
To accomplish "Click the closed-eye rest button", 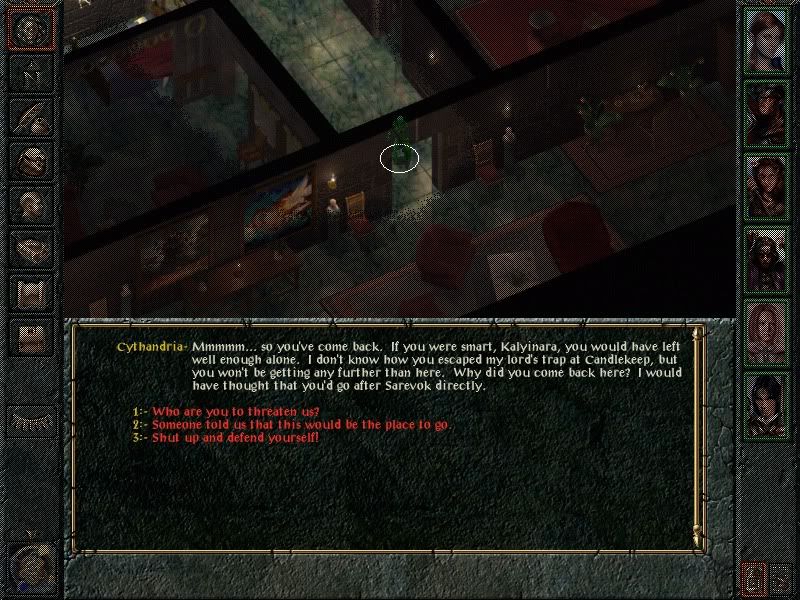I will pyautogui.click(x=31, y=421).
